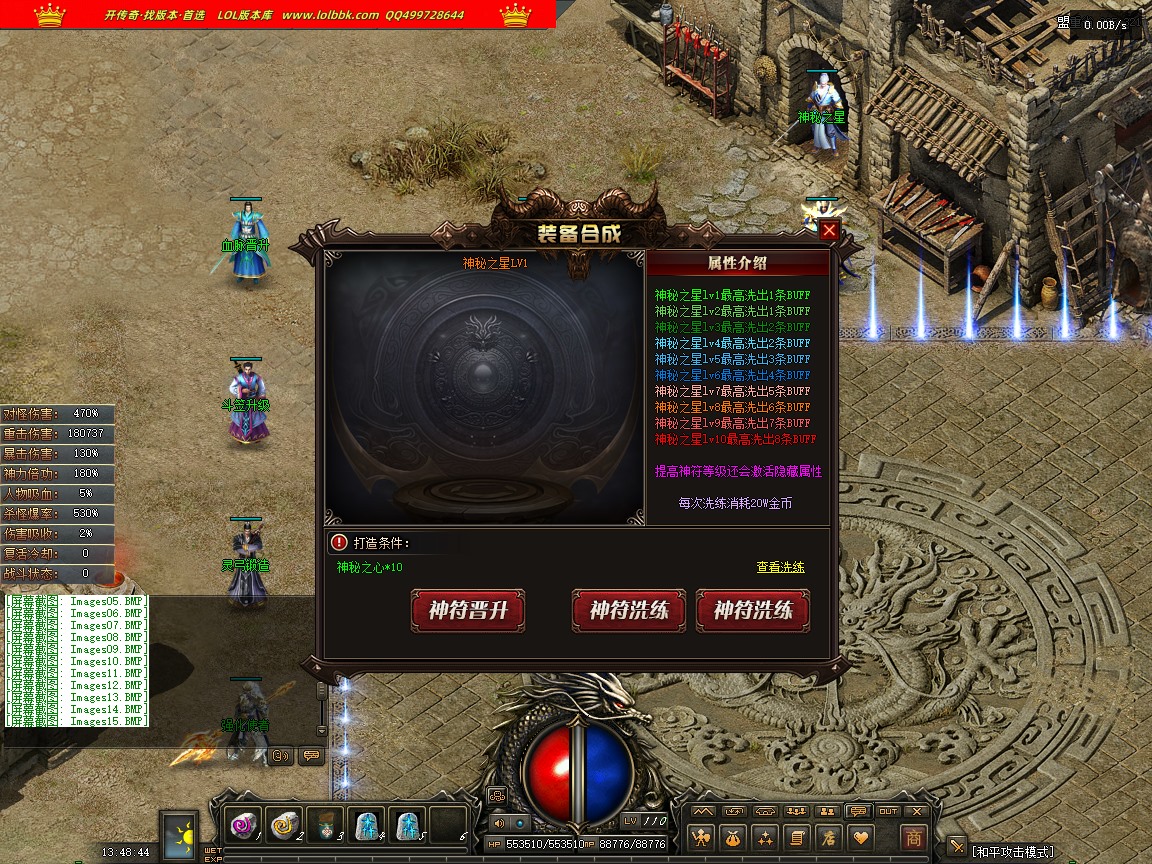This screenshot has height=864, width=1152.
Task: Activate the blue rune stone in slot 5
Action: pos(407,824)
